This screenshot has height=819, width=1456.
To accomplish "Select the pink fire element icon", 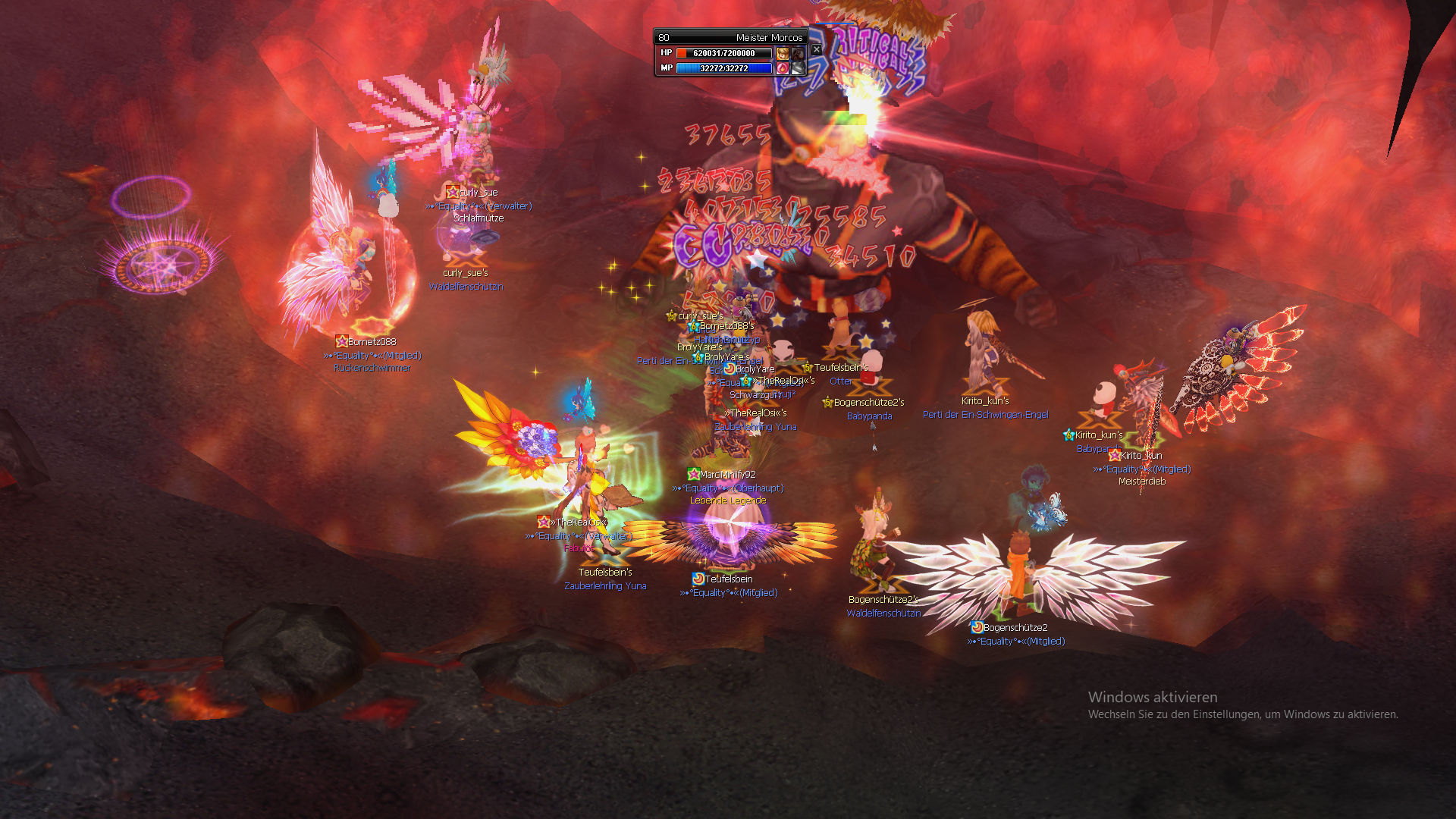I will click(x=783, y=67).
